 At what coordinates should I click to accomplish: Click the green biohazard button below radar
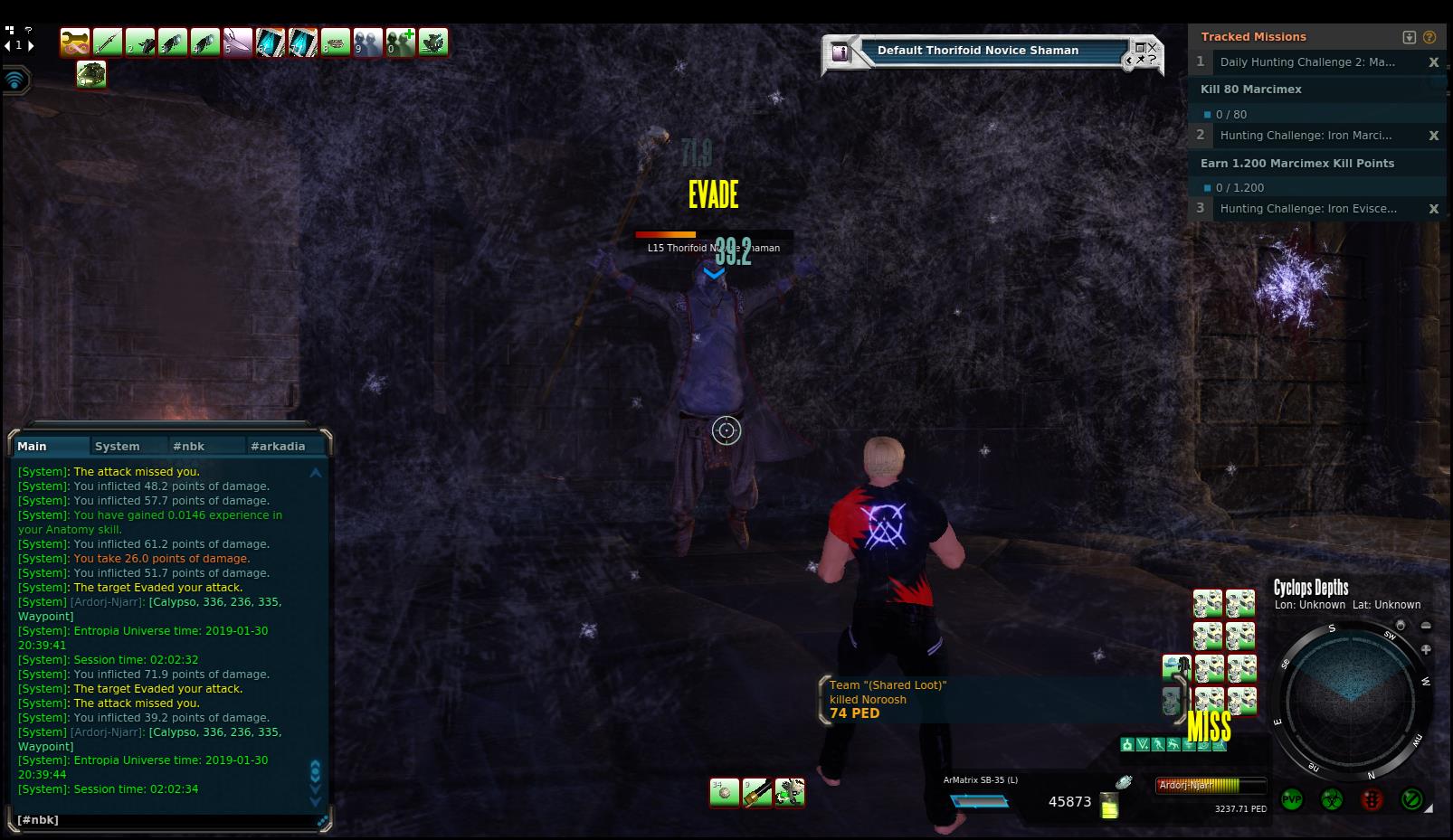click(x=1331, y=800)
